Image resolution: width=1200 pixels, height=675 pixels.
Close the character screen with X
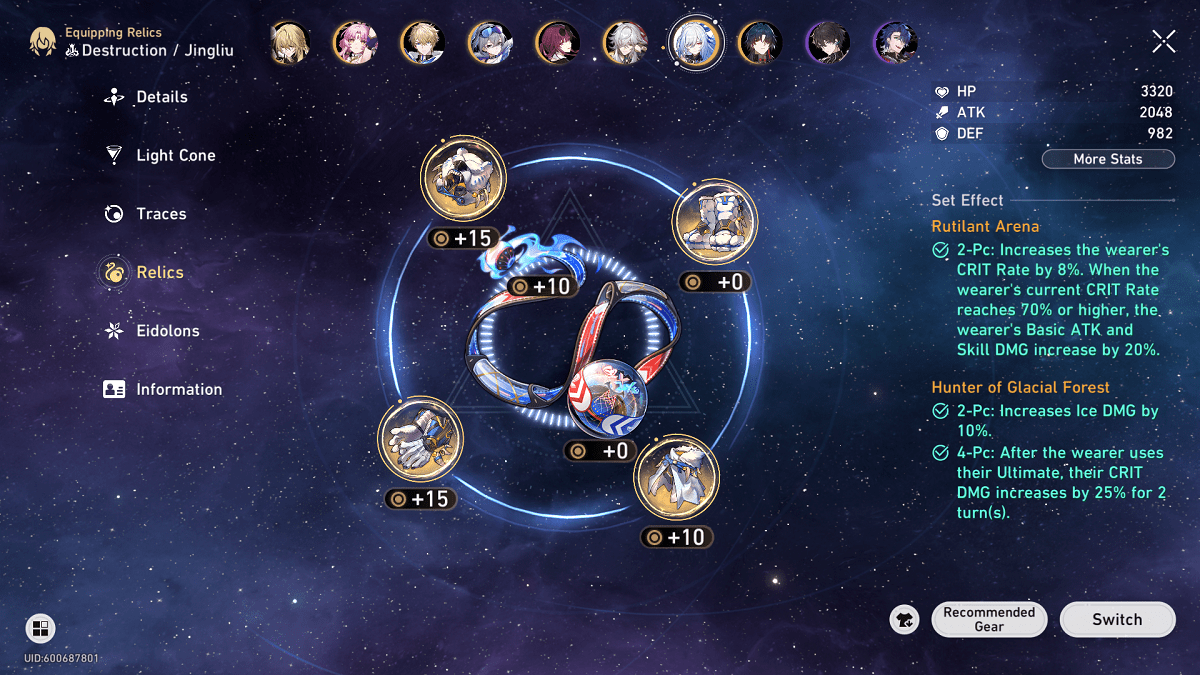[x=1164, y=41]
